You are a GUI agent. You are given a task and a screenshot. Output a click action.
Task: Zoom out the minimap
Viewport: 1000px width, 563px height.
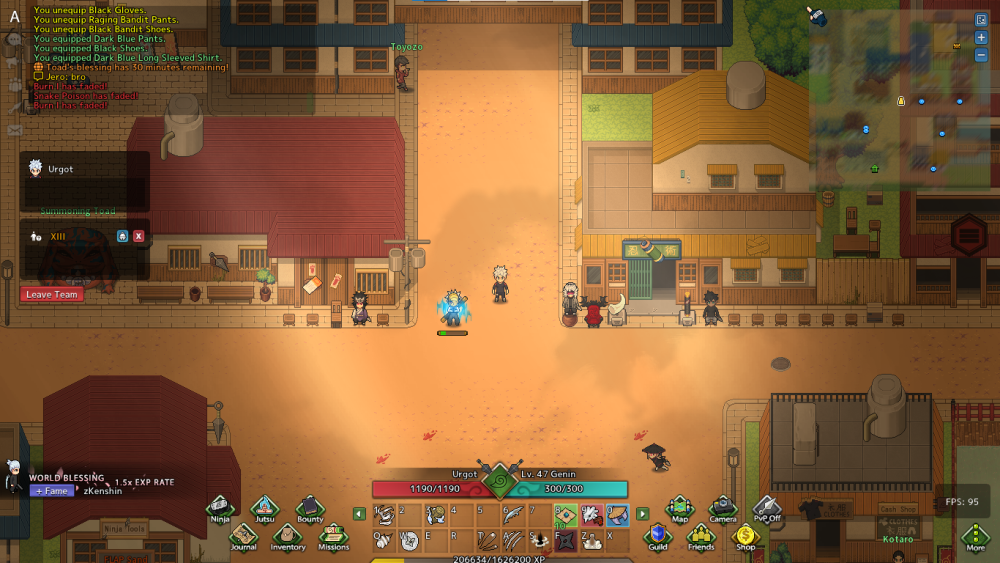click(x=981, y=54)
